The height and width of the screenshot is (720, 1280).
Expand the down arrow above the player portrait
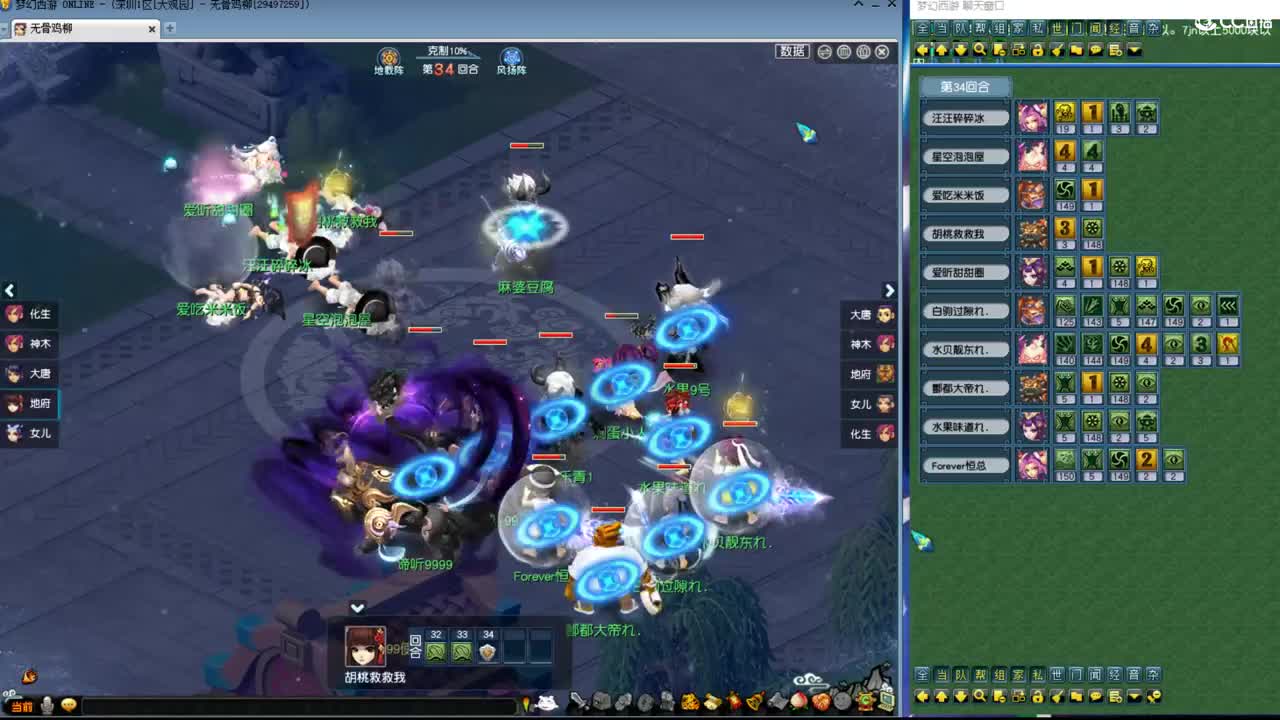[x=357, y=607]
